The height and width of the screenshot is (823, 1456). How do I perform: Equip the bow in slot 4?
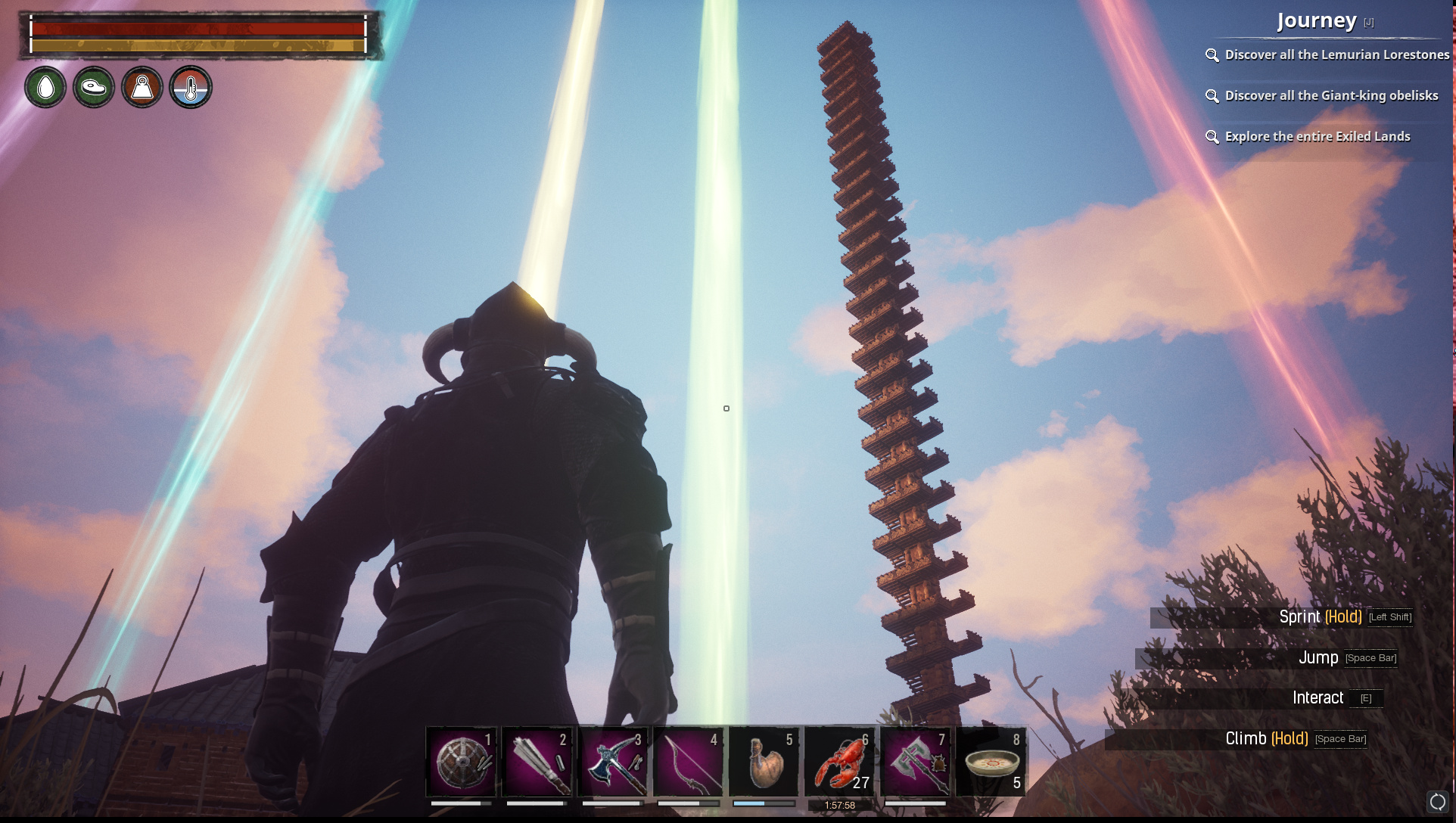[x=688, y=762]
